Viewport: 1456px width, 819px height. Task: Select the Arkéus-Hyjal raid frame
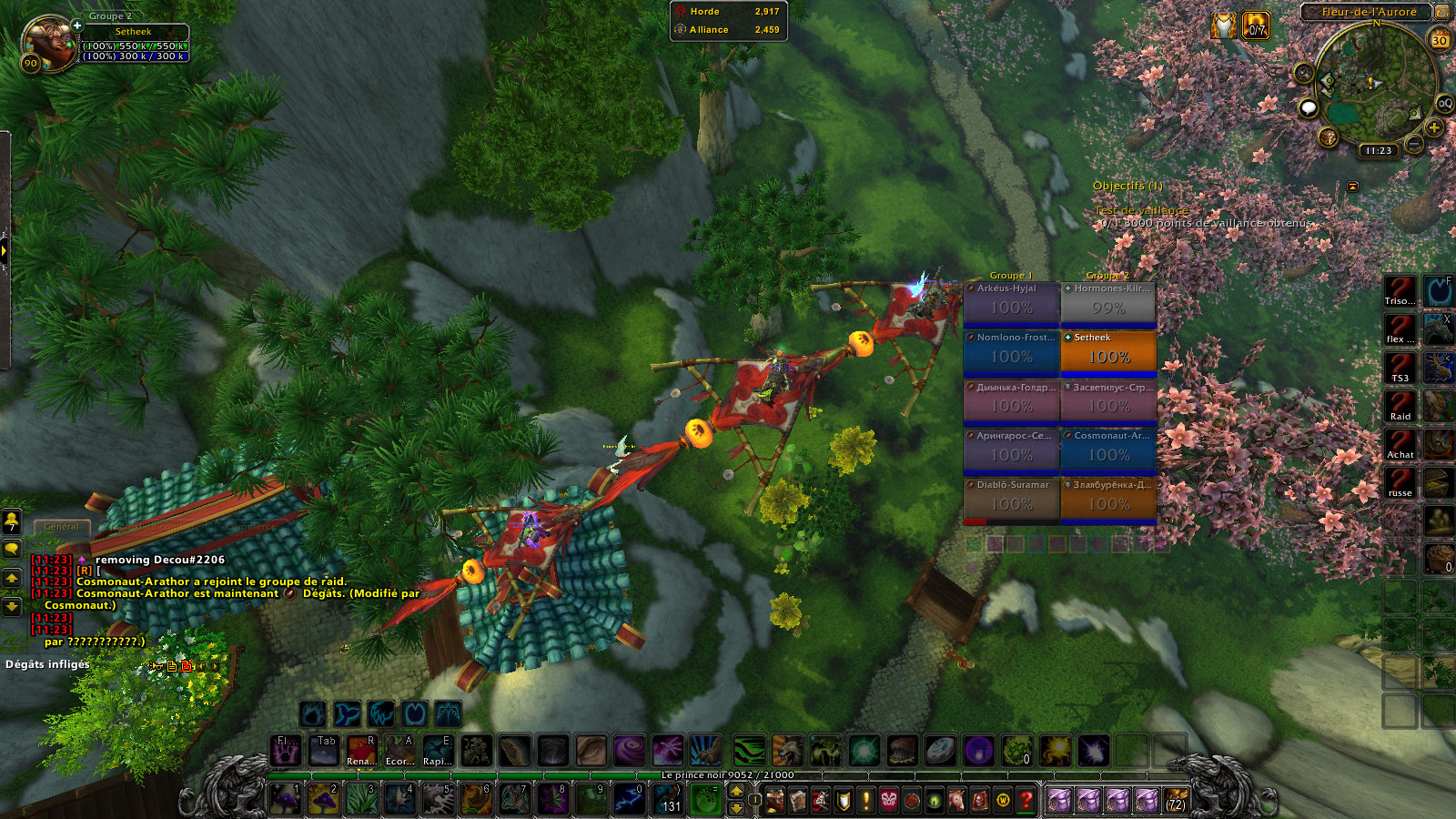pos(1011,303)
